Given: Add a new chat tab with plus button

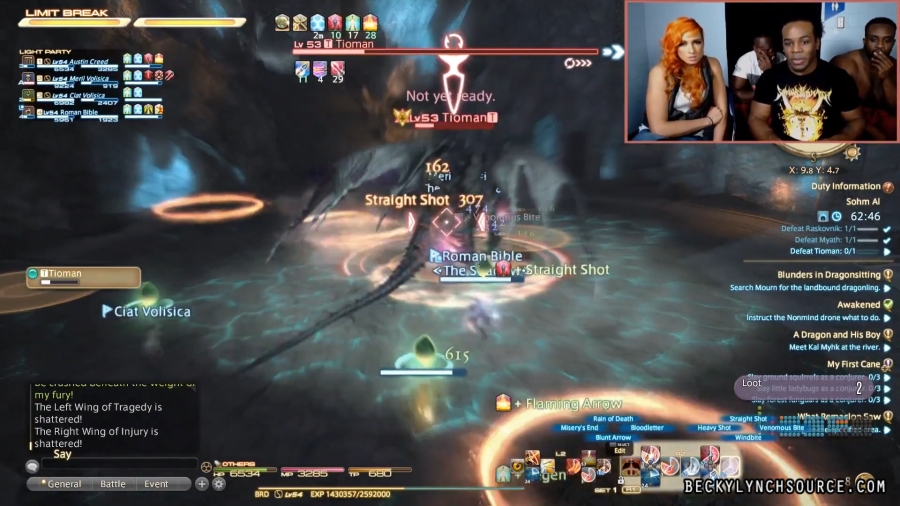Looking at the screenshot, I should click(202, 484).
